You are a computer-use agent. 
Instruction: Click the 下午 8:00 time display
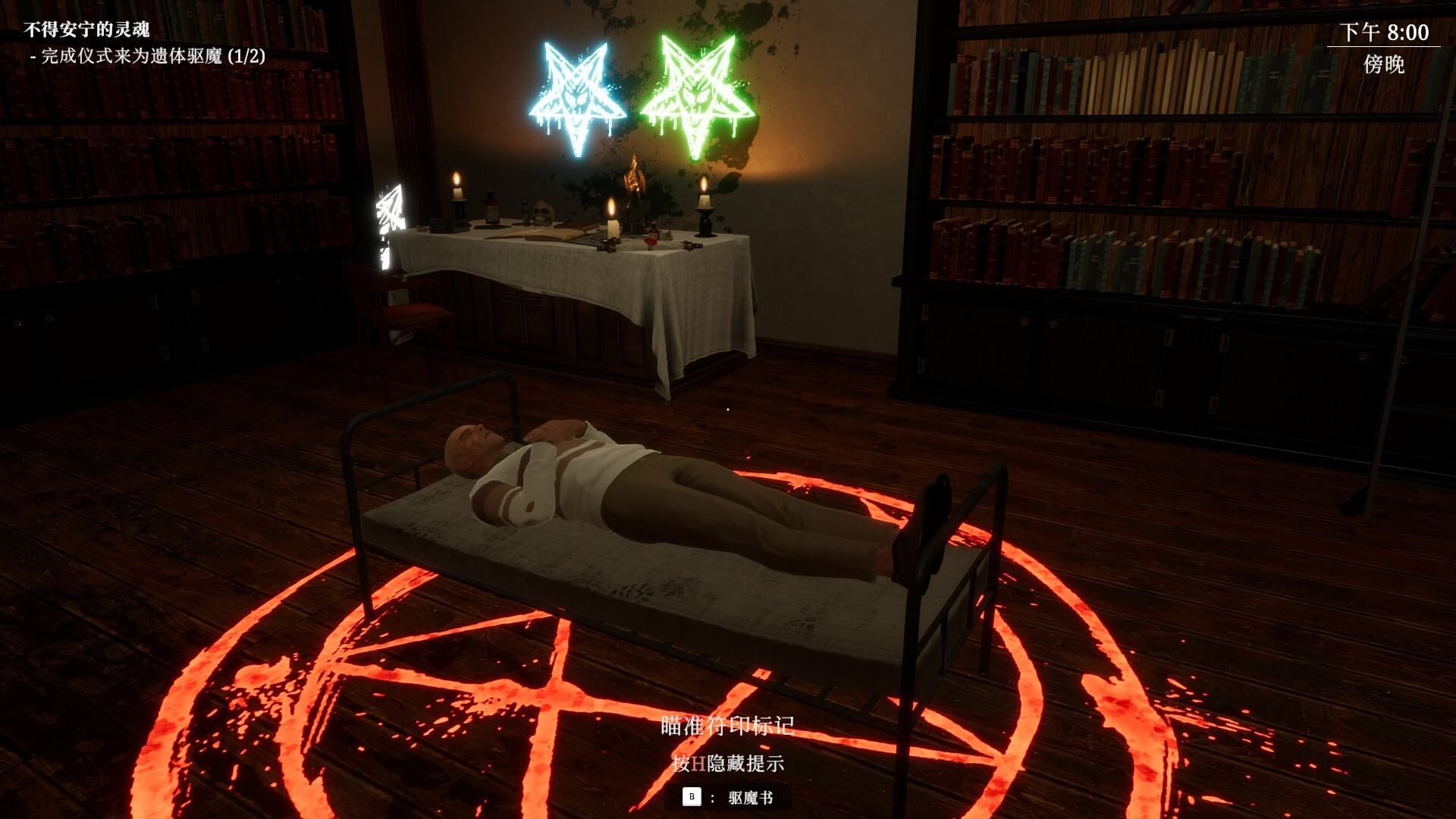click(1385, 31)
